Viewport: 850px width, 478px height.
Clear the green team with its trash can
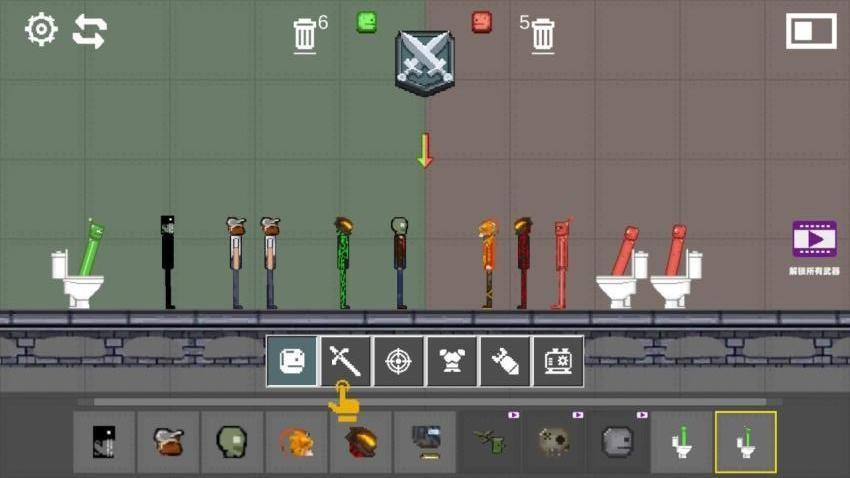click(305, 35)
